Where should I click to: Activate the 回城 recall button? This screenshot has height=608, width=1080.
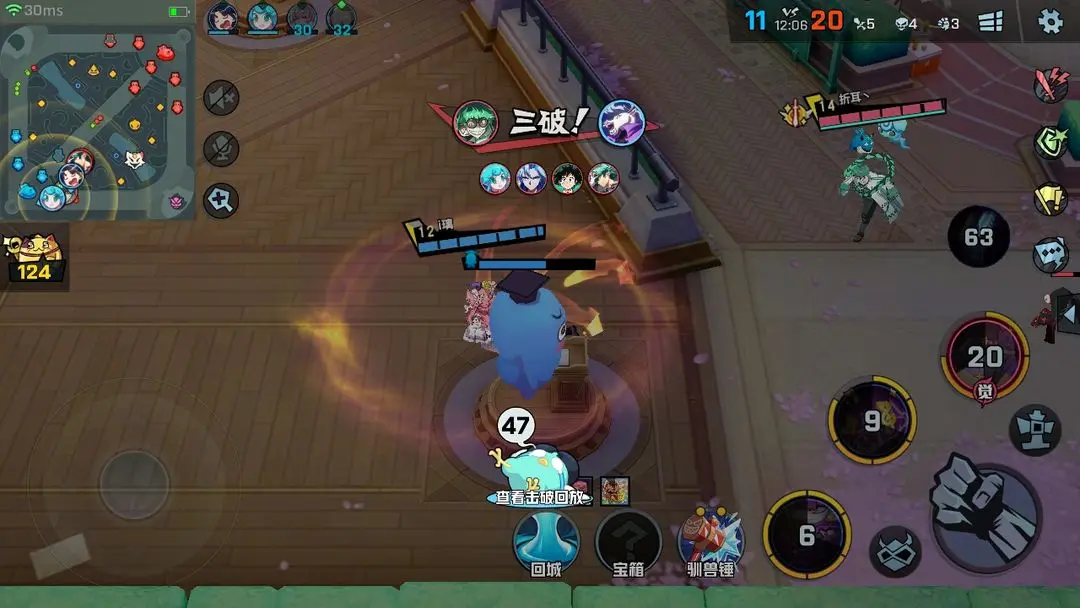(546, 543)
